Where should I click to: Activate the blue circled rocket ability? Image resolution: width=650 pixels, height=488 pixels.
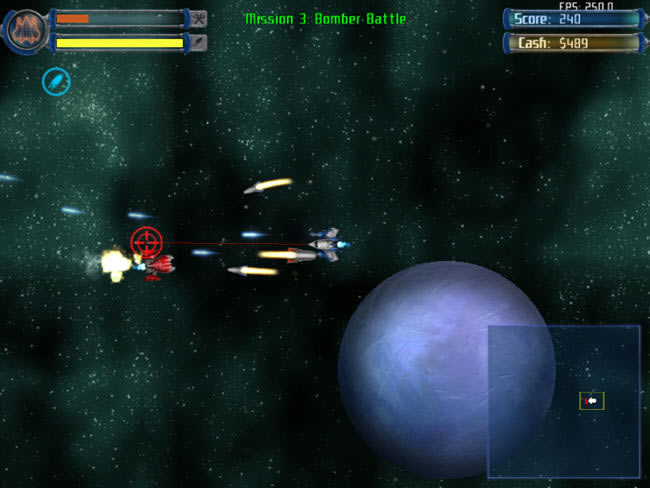[x=56, y=82]
